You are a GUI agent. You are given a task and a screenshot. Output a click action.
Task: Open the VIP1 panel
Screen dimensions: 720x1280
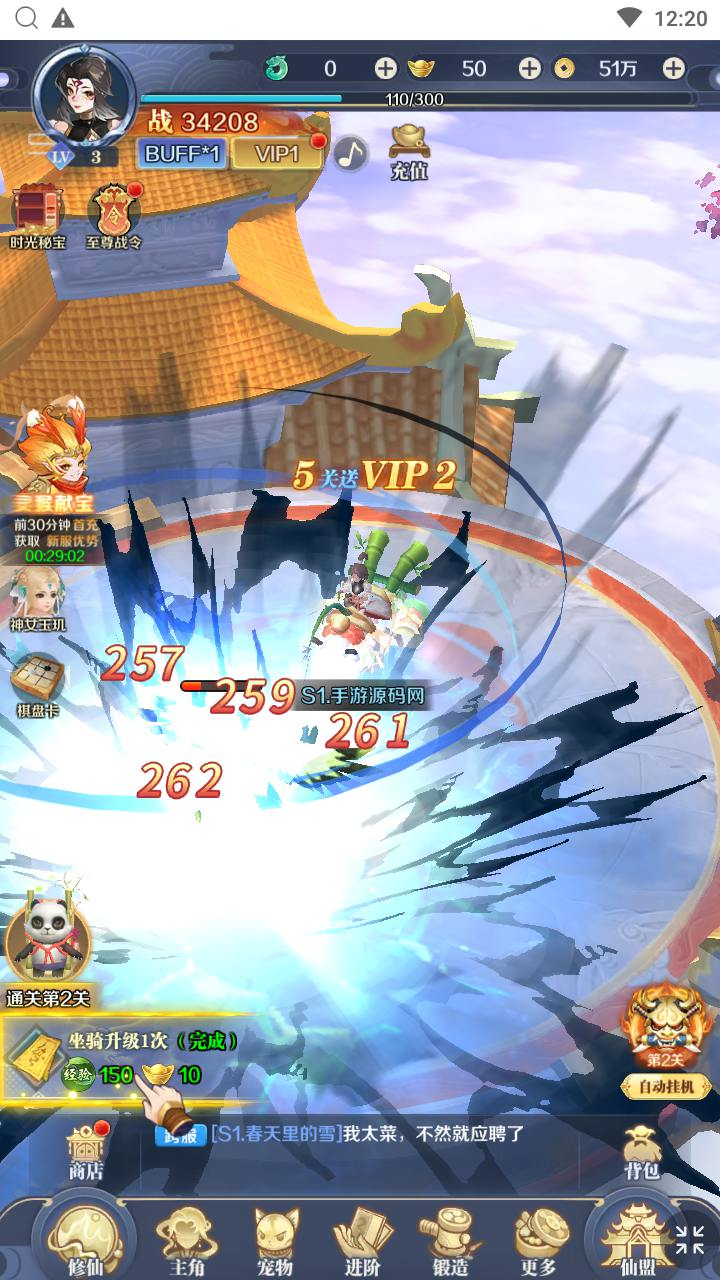(277, 153)
